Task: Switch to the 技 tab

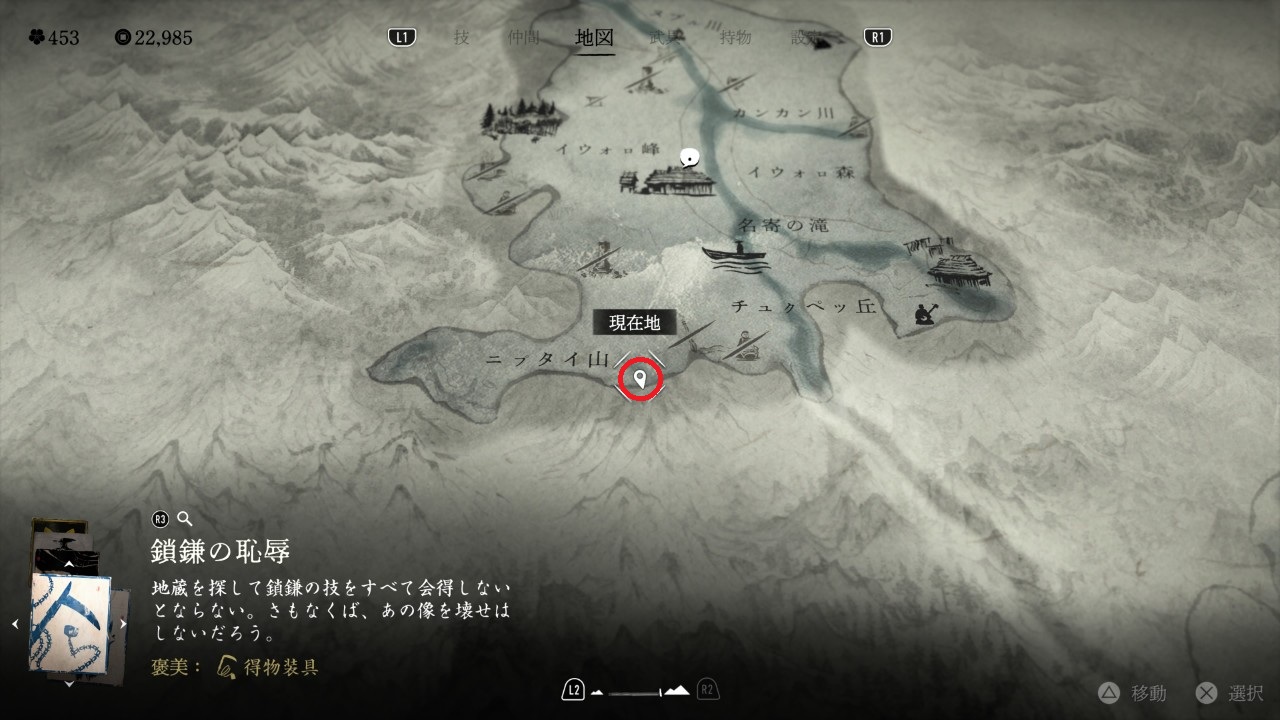Action: click(461, 38)
